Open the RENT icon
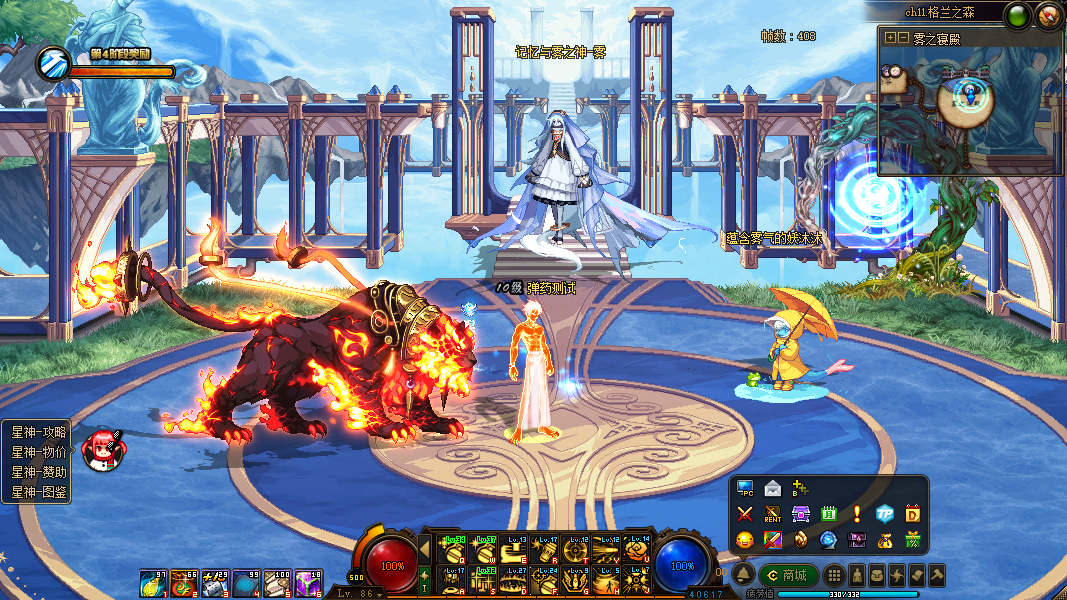 click(772, 514)
